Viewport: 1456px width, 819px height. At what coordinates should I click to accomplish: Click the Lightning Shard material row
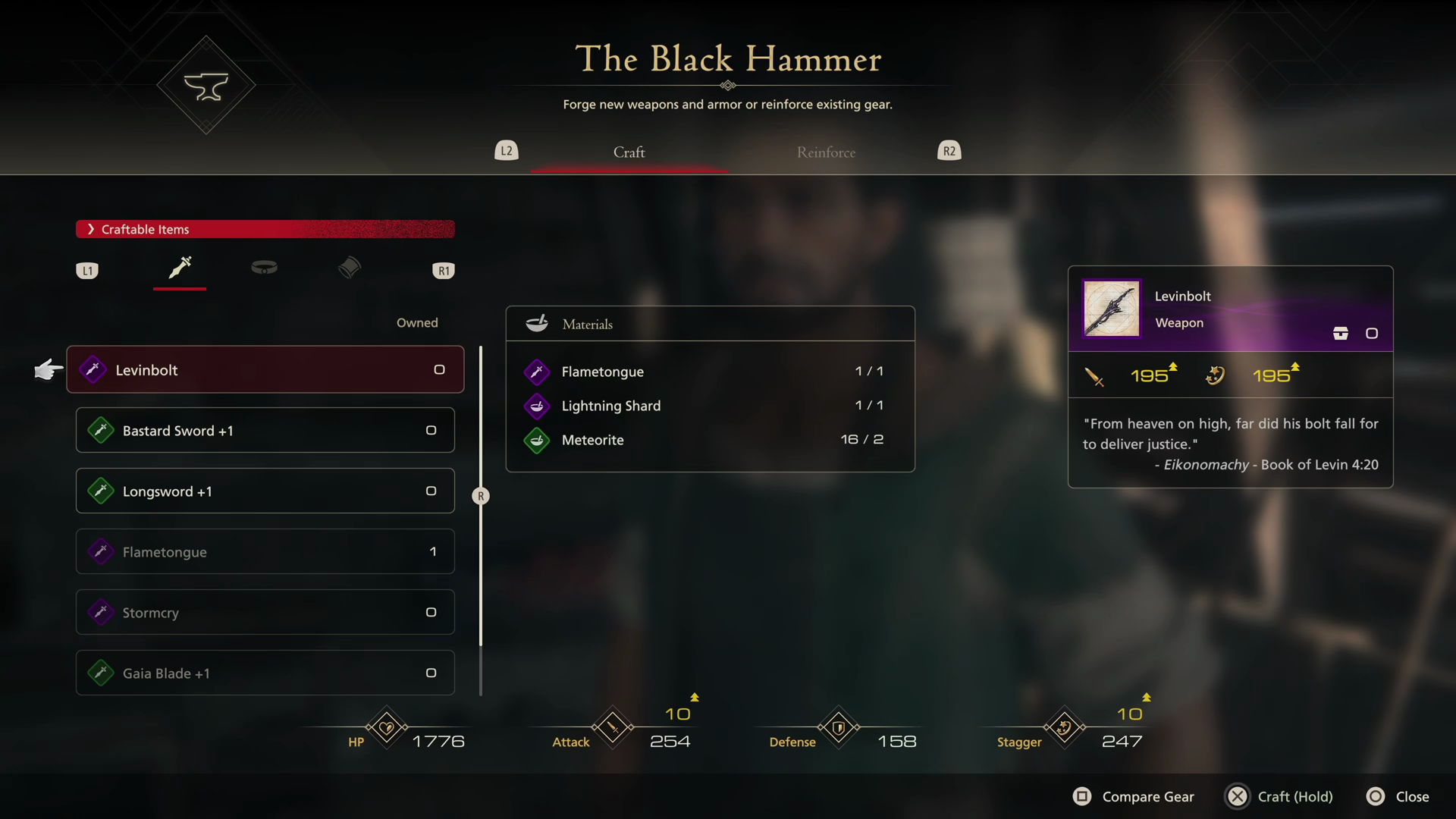point(710,406)
